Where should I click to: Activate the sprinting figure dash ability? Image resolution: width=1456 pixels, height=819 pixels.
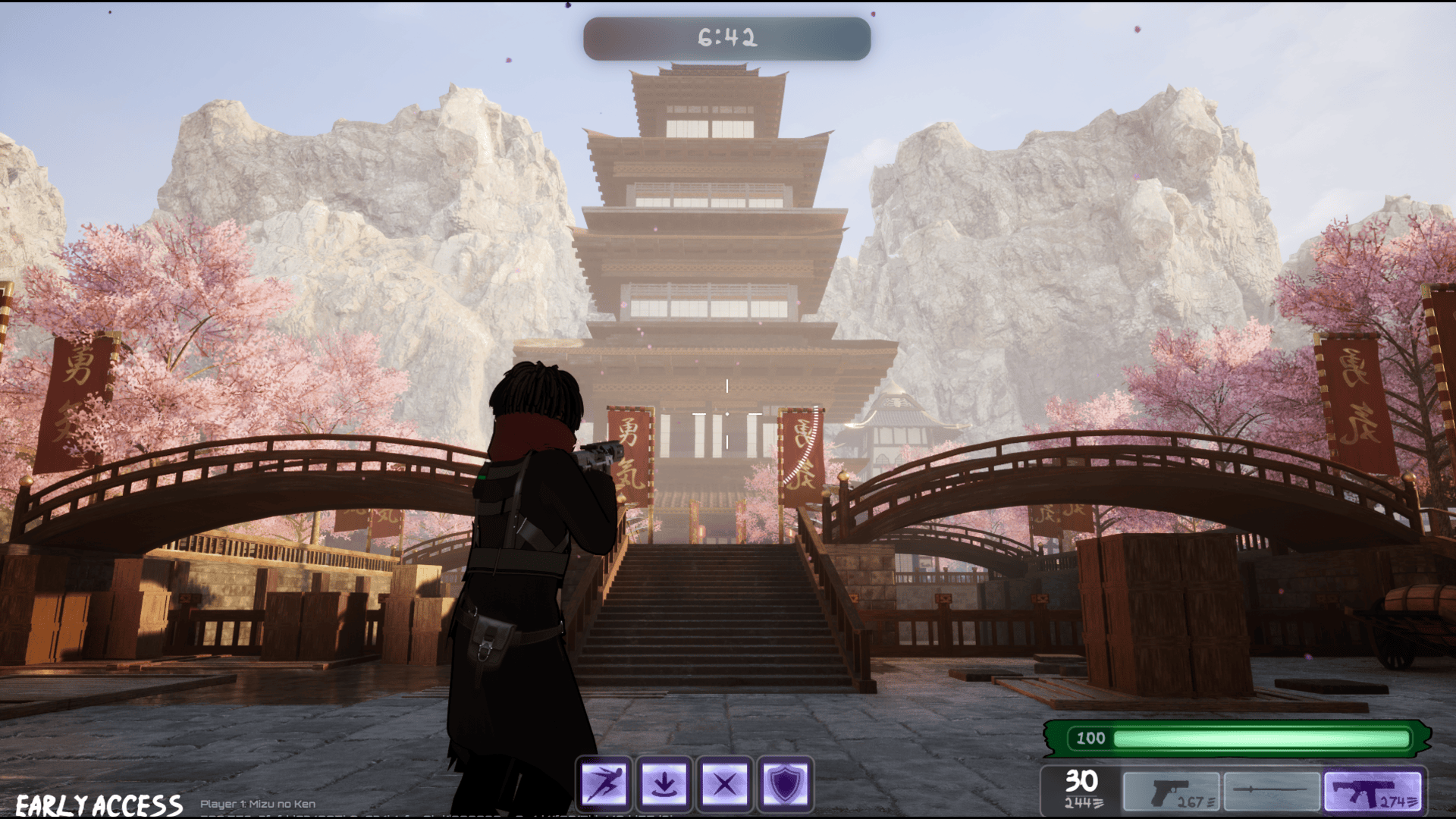click(x=604, y=783)
